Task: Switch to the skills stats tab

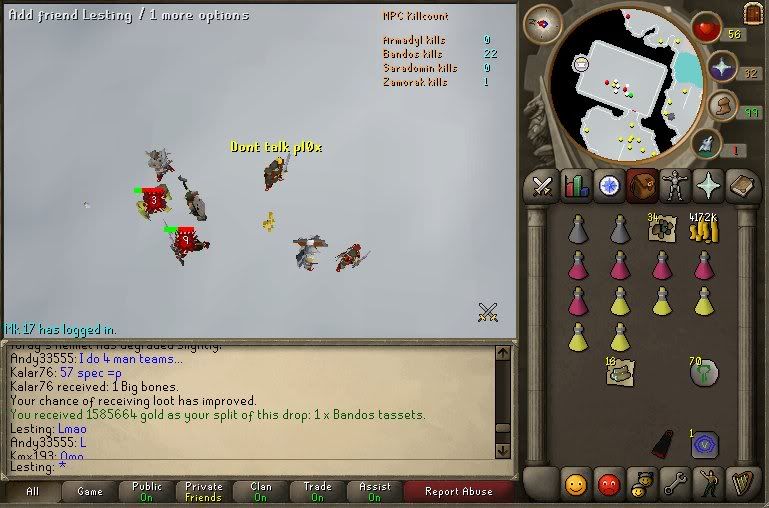Action: 575,185
